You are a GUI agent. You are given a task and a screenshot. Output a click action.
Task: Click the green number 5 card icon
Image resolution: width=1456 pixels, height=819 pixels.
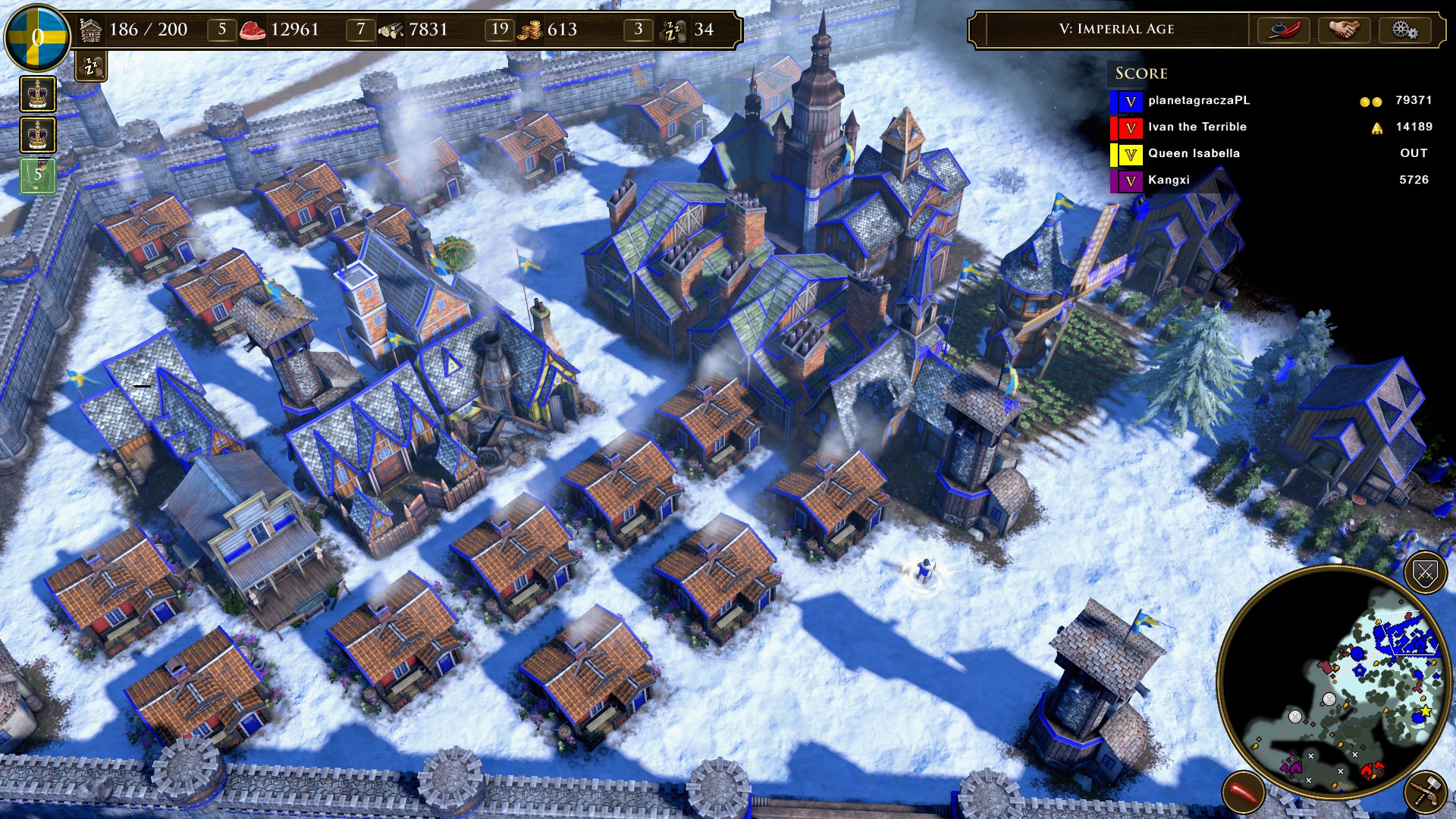point(37,175)
